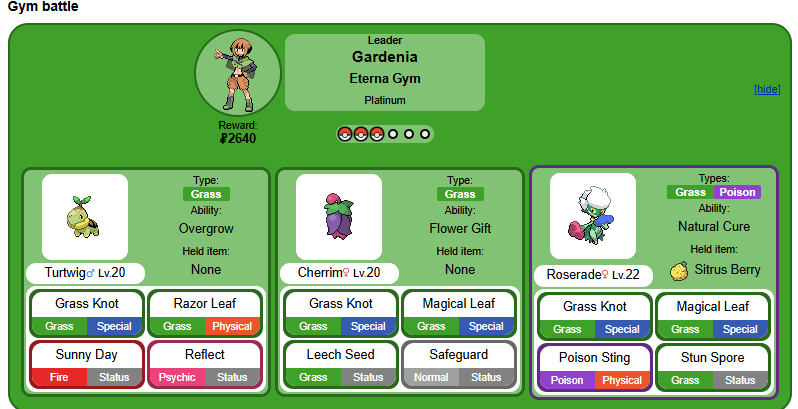Select the Roserade sprite
Screen dimensions: 798x409
click(x=593, y=216)
